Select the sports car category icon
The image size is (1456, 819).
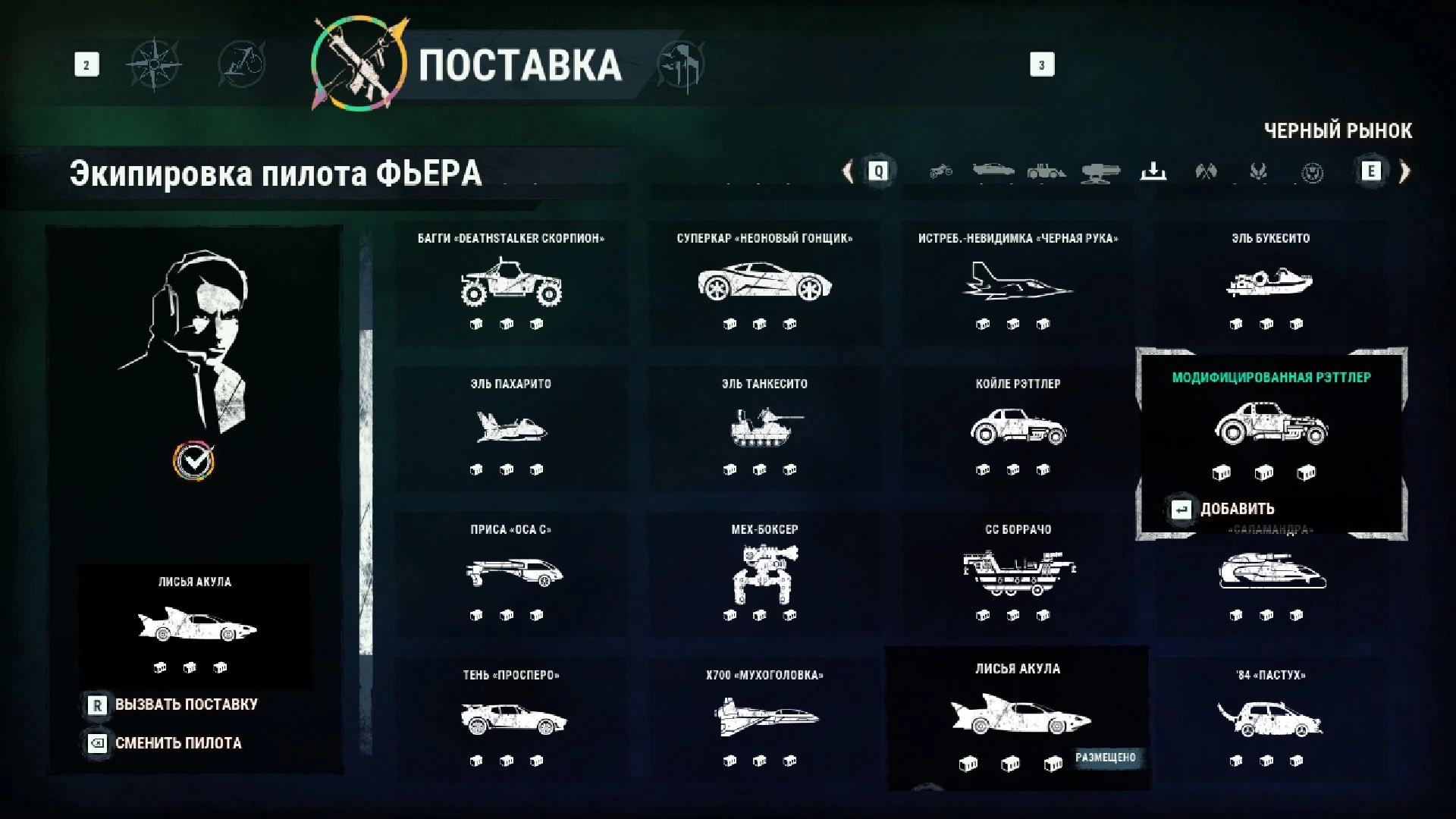[993, 172]
